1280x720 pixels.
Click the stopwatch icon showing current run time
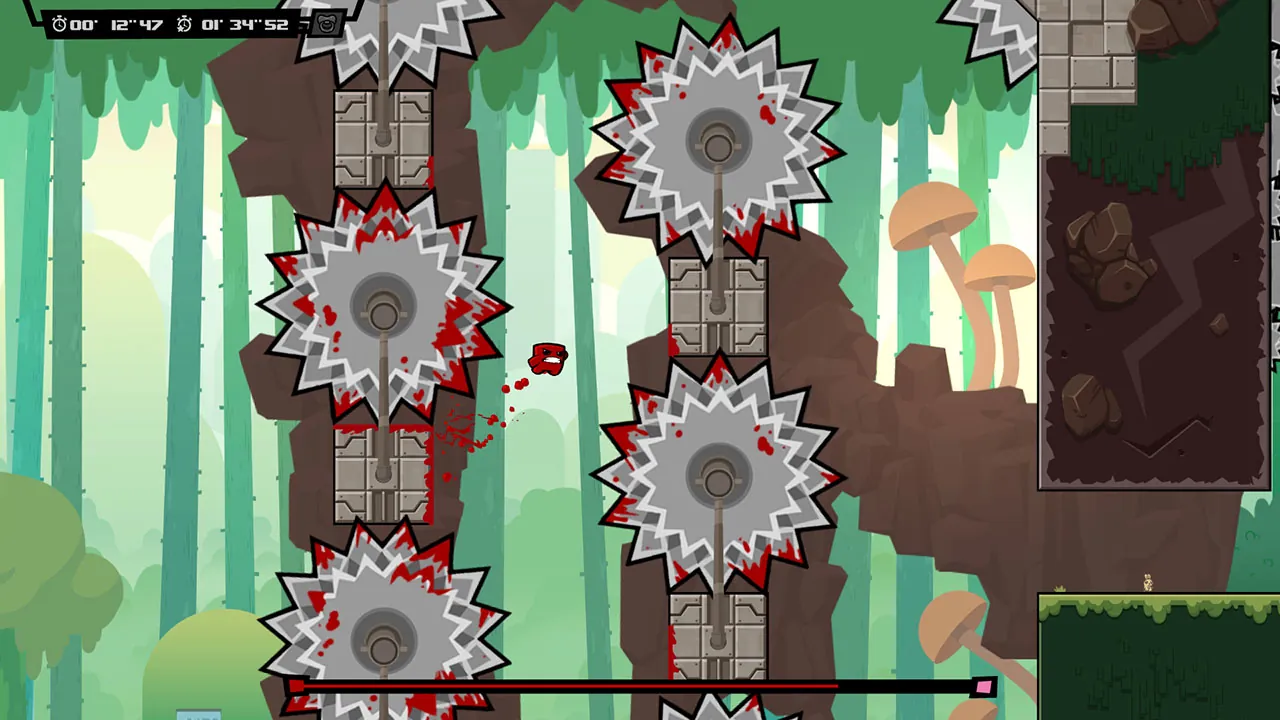57,24
